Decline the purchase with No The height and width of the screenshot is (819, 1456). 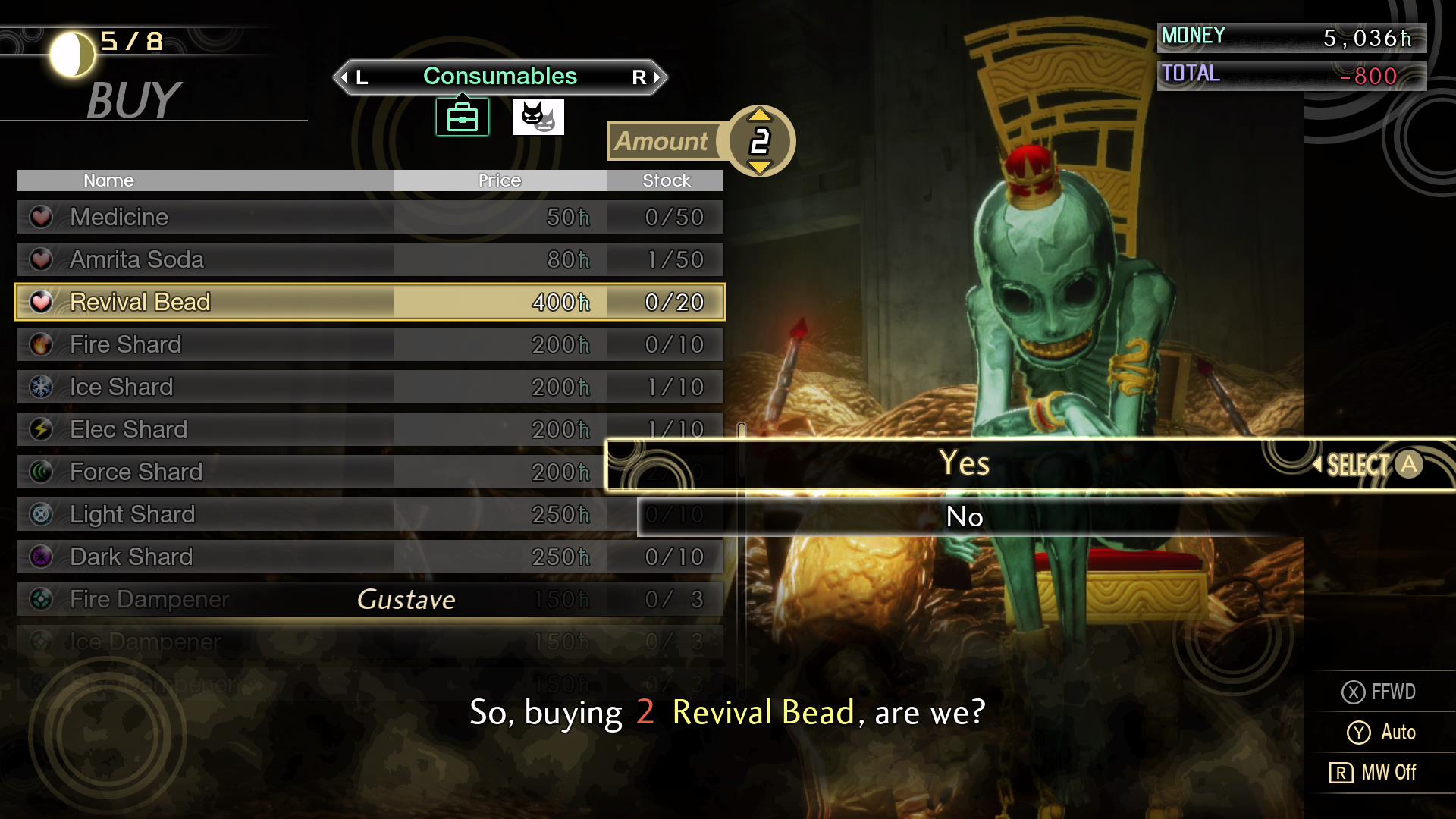pyautogui.click(x=965, y=517)
